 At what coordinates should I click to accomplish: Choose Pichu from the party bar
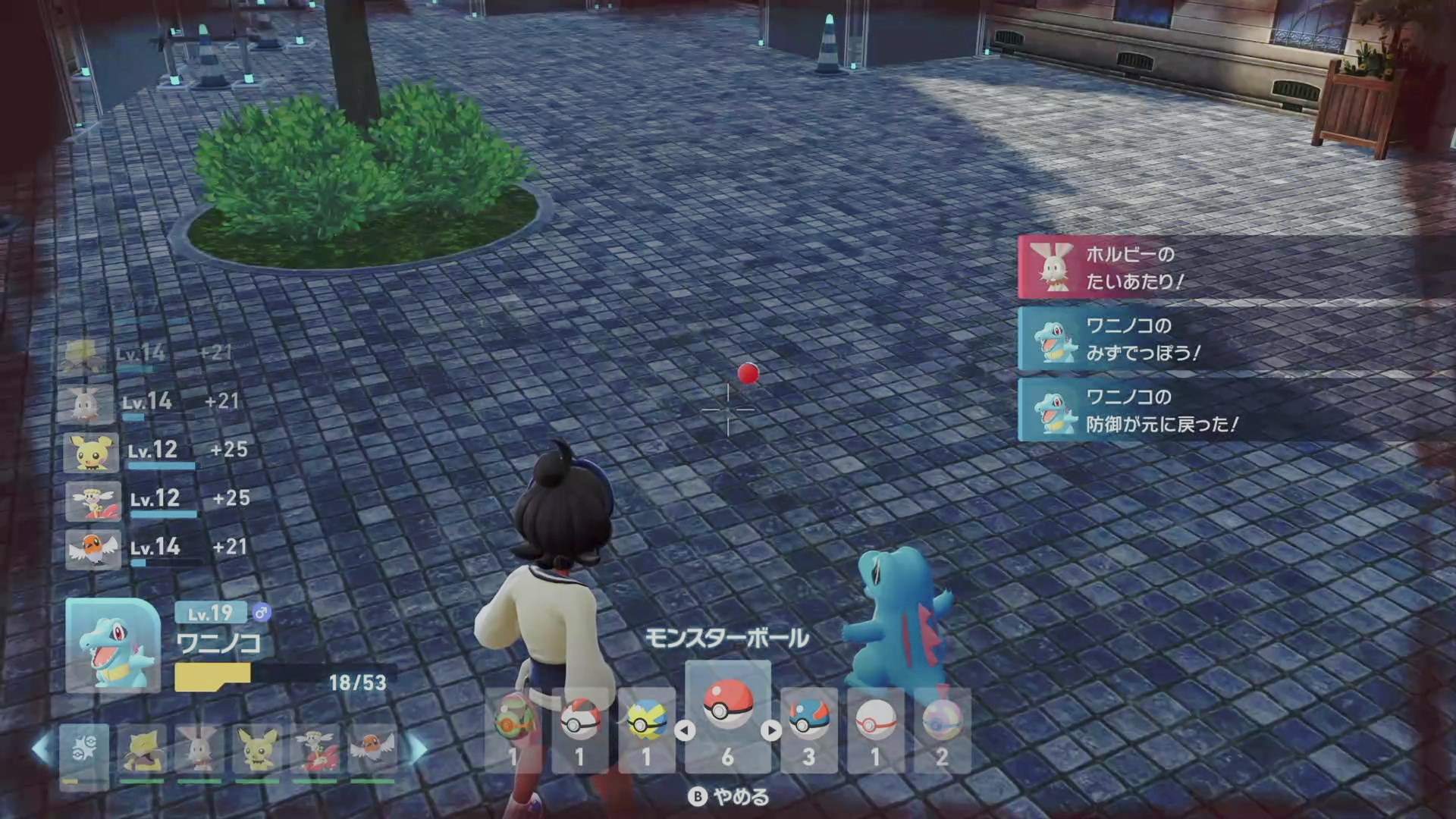(x=257, y=750)
